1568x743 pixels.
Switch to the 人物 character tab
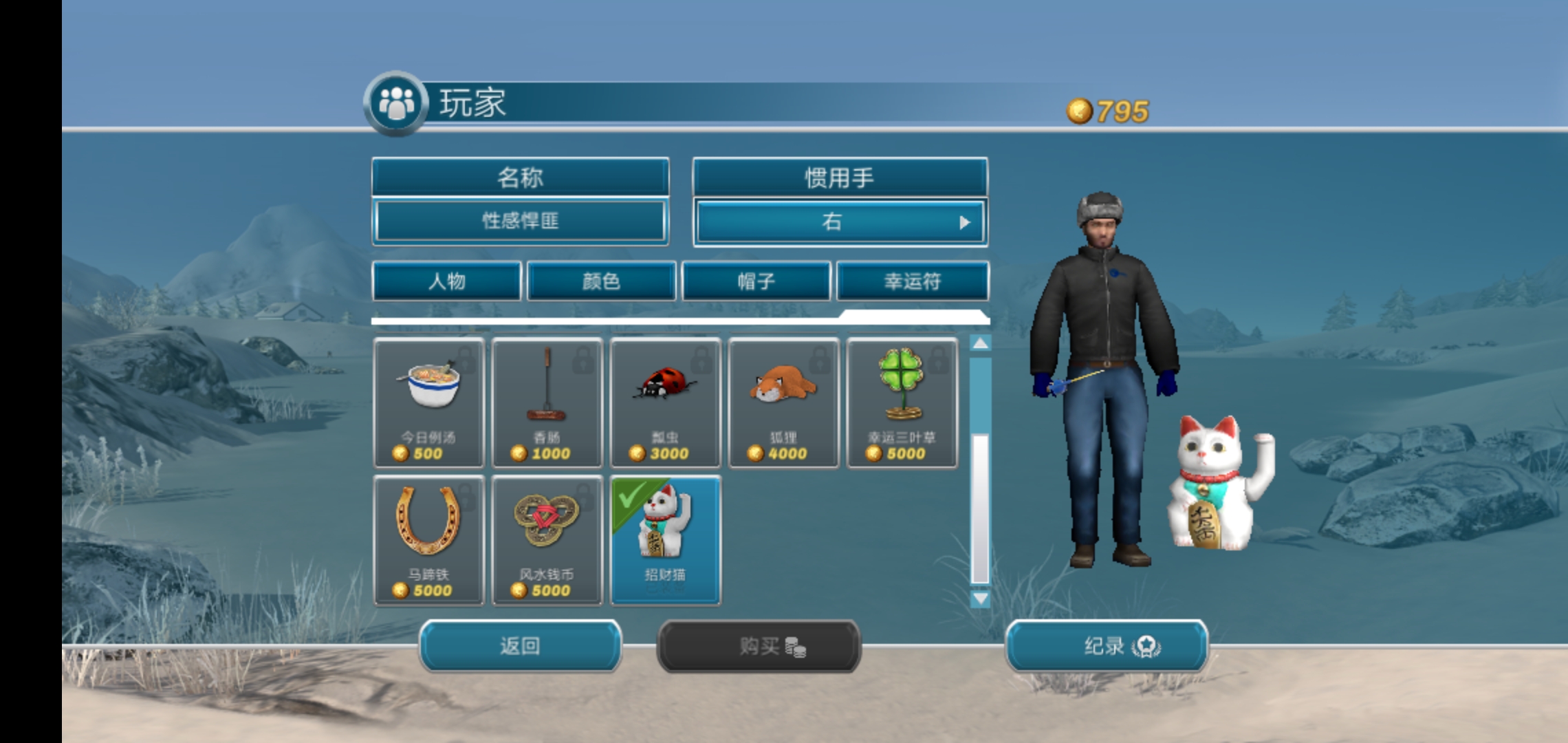(x=446, y=281)
